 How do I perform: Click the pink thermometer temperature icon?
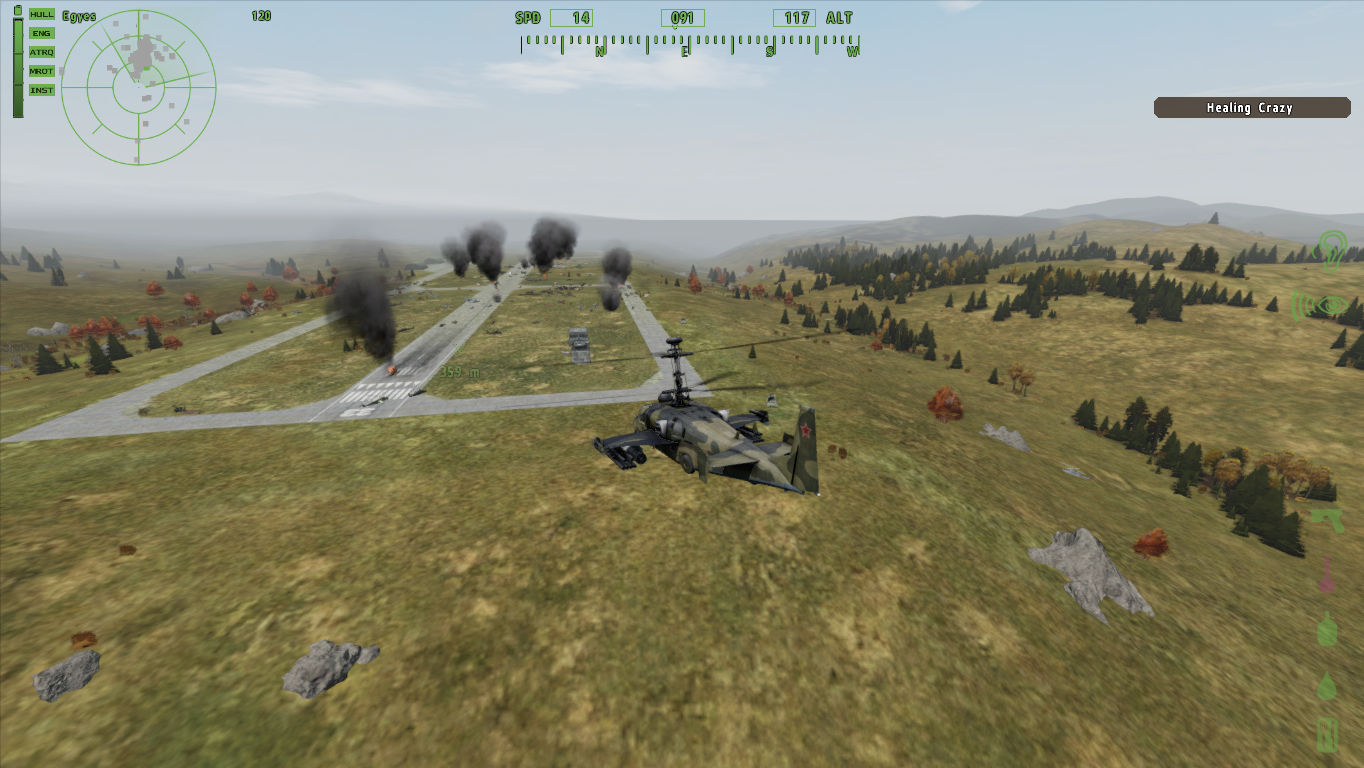[x=1328, y=575]
